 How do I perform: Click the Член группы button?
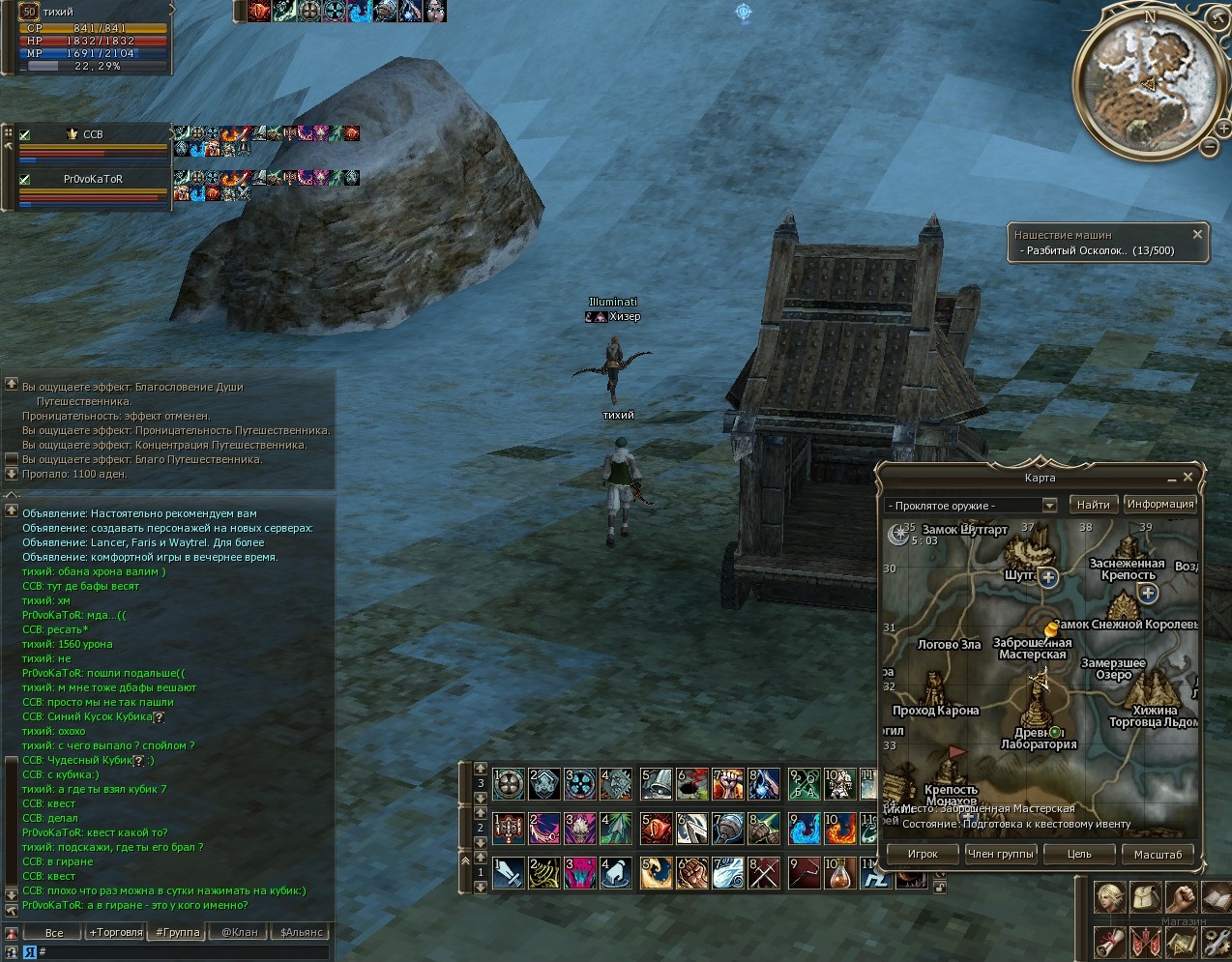point(1001,854)
